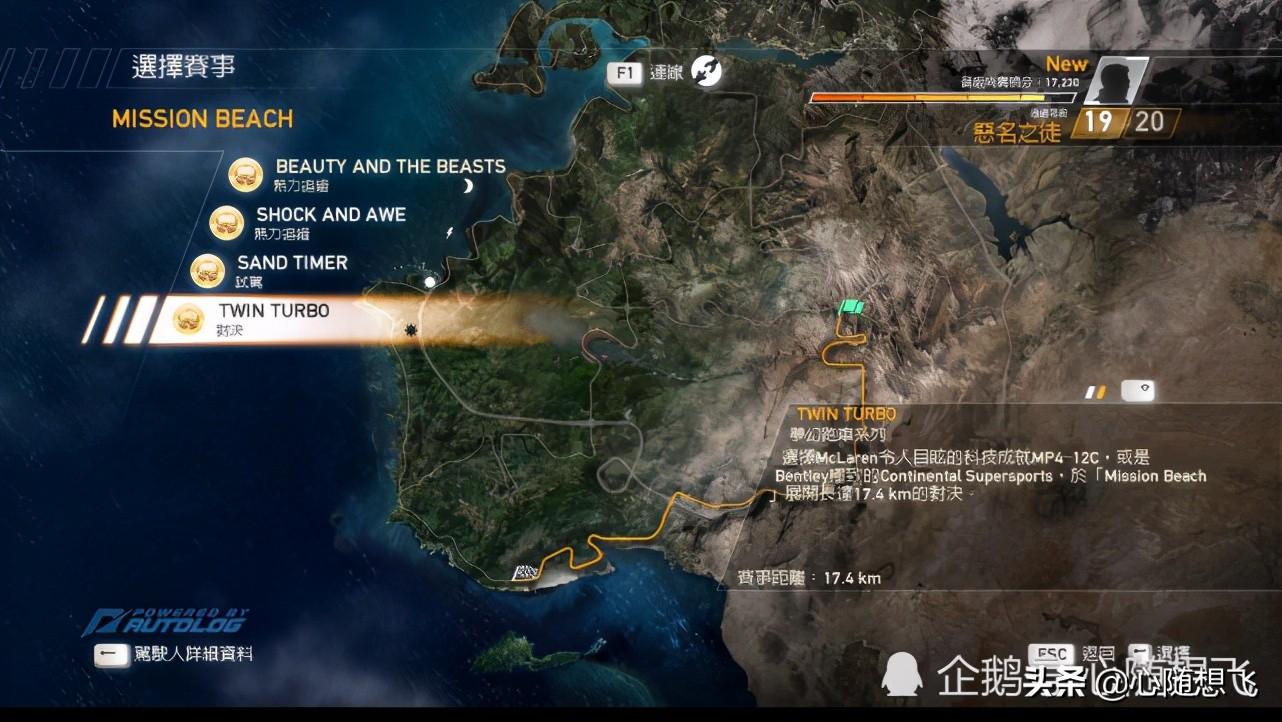Choose the Shock and Awe event
The width and height of the screenshot is (1282, 722).
[x=330, y=215]
